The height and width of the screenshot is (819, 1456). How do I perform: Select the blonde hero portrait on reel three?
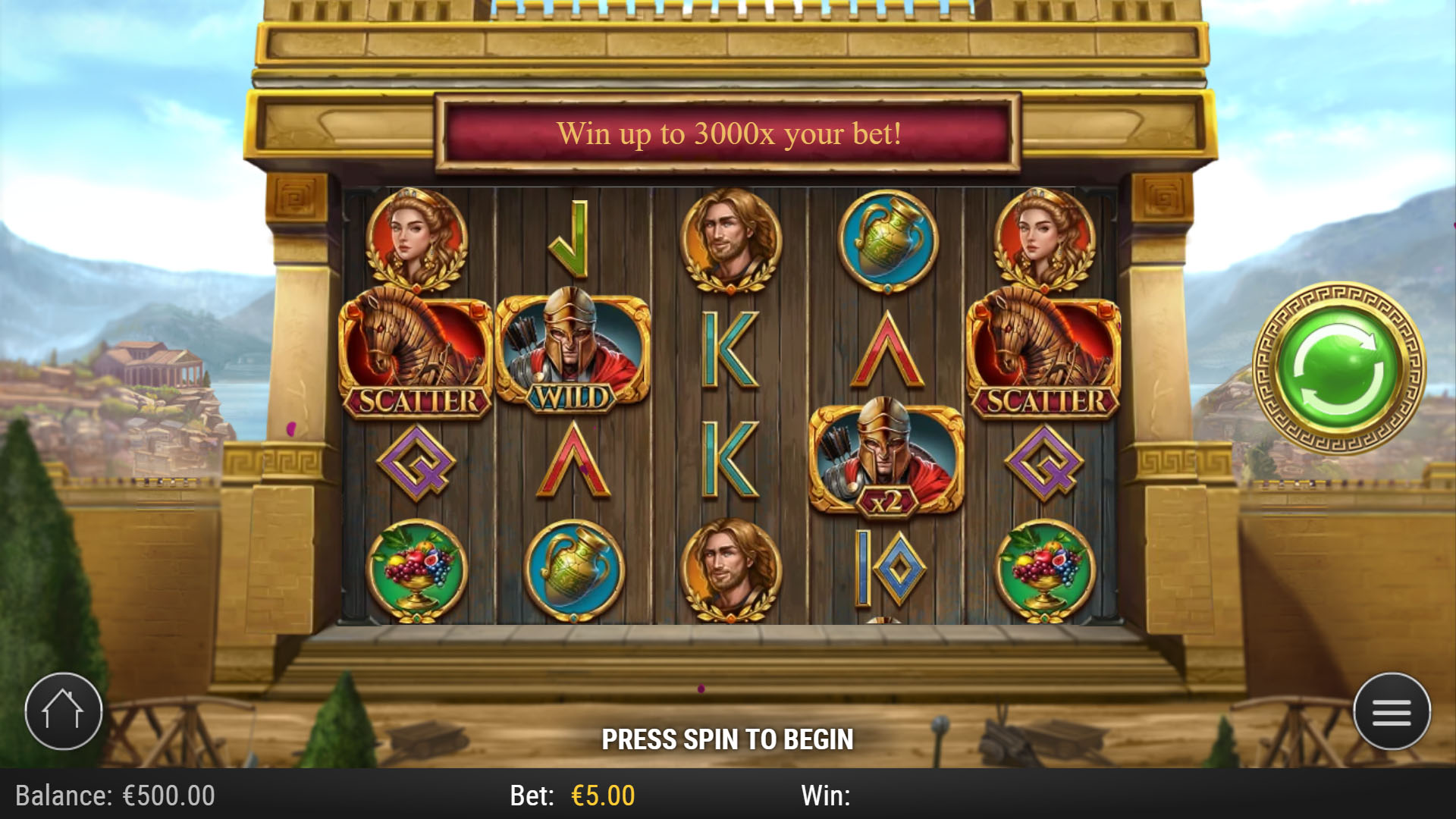click(x=730, y=237)
